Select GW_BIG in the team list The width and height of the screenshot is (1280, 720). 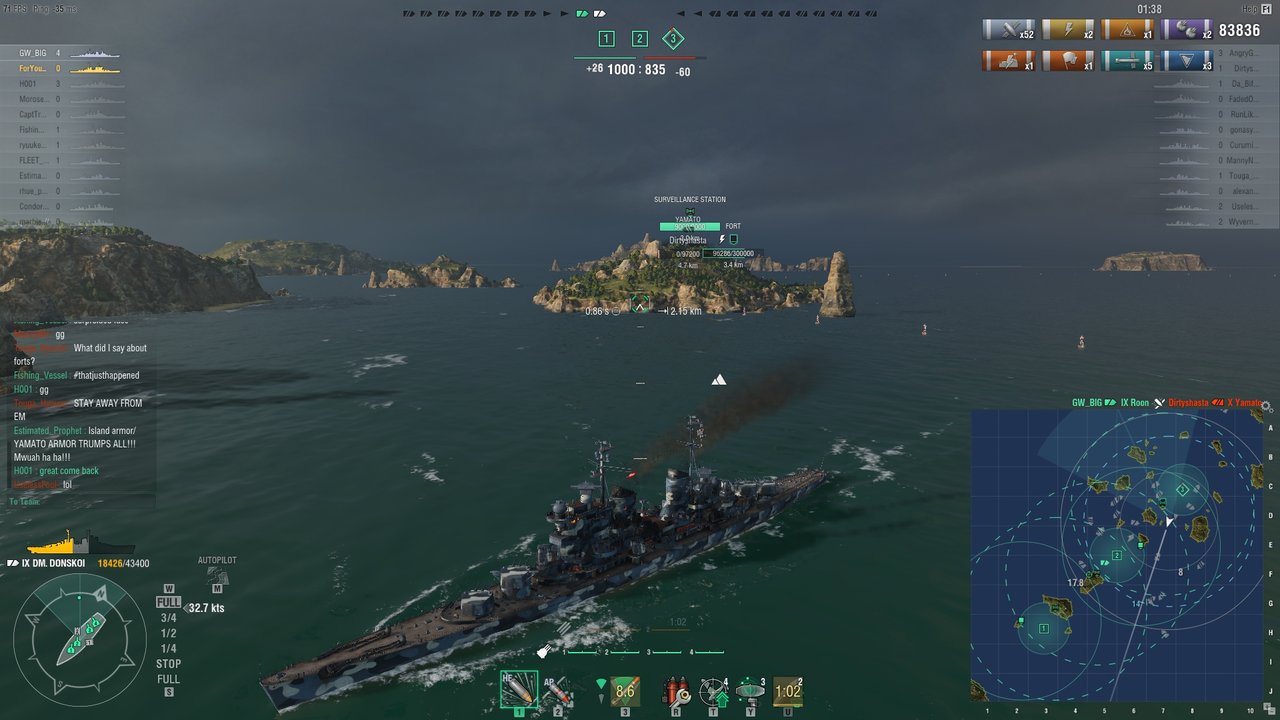pos(33,53)
